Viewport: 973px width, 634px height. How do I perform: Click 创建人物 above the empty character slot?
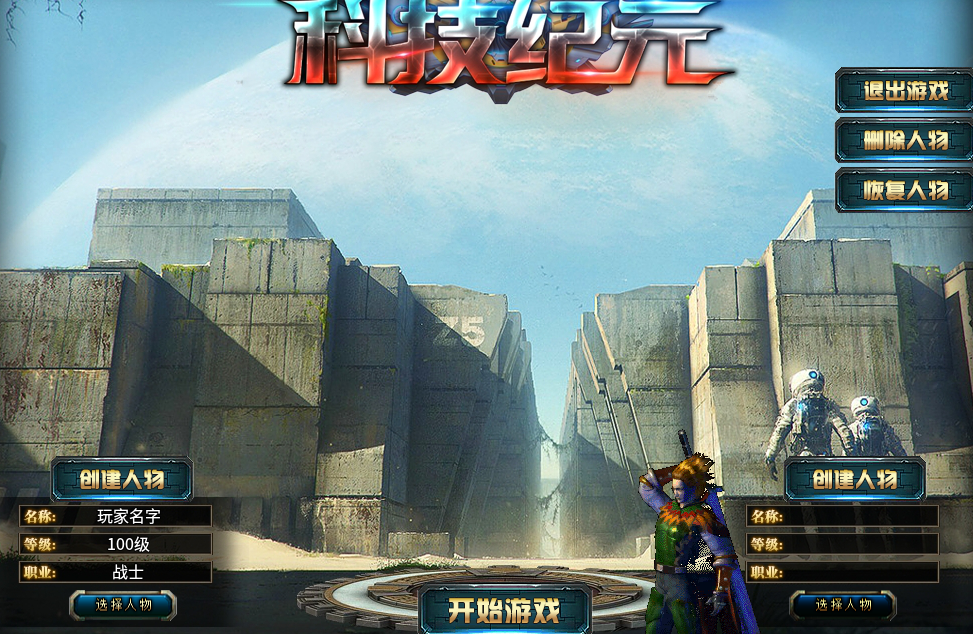pyautogui.click(x=854, y=479)
